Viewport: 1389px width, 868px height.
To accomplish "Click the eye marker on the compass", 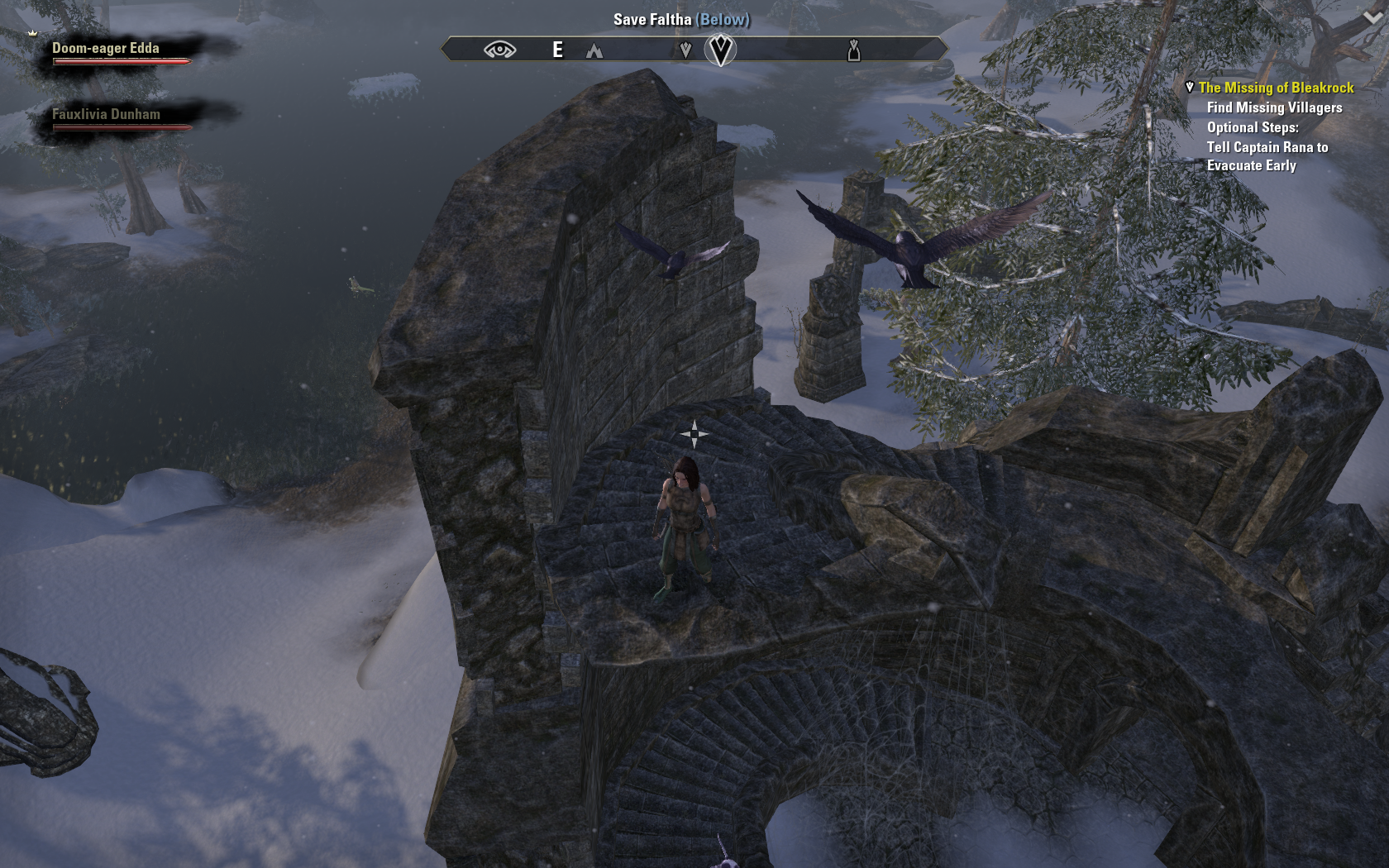I will [x=499, y=50].
